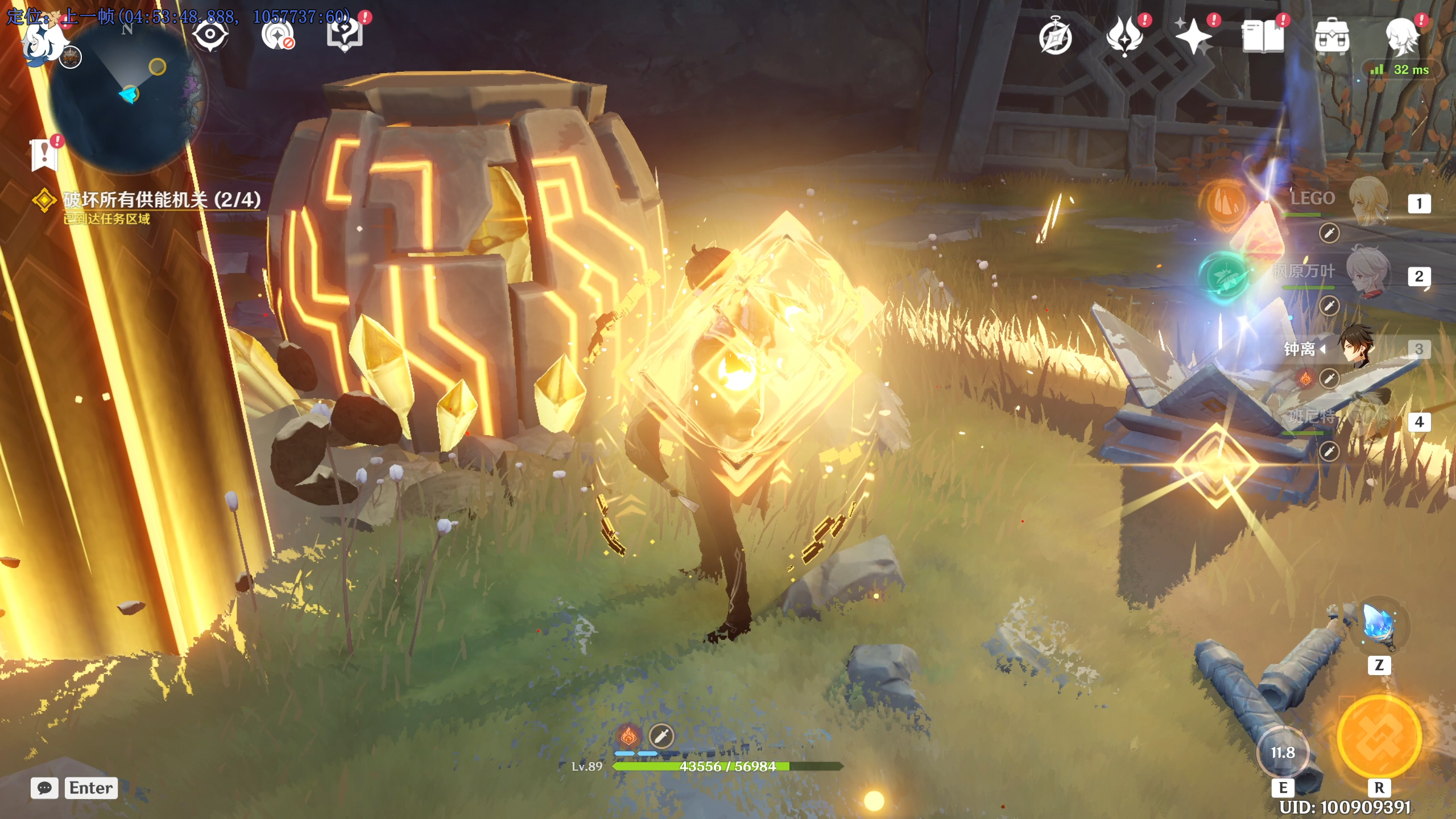Open the backpack inventory
The height and width of the screenshot is (819, 1456).
1331,38
